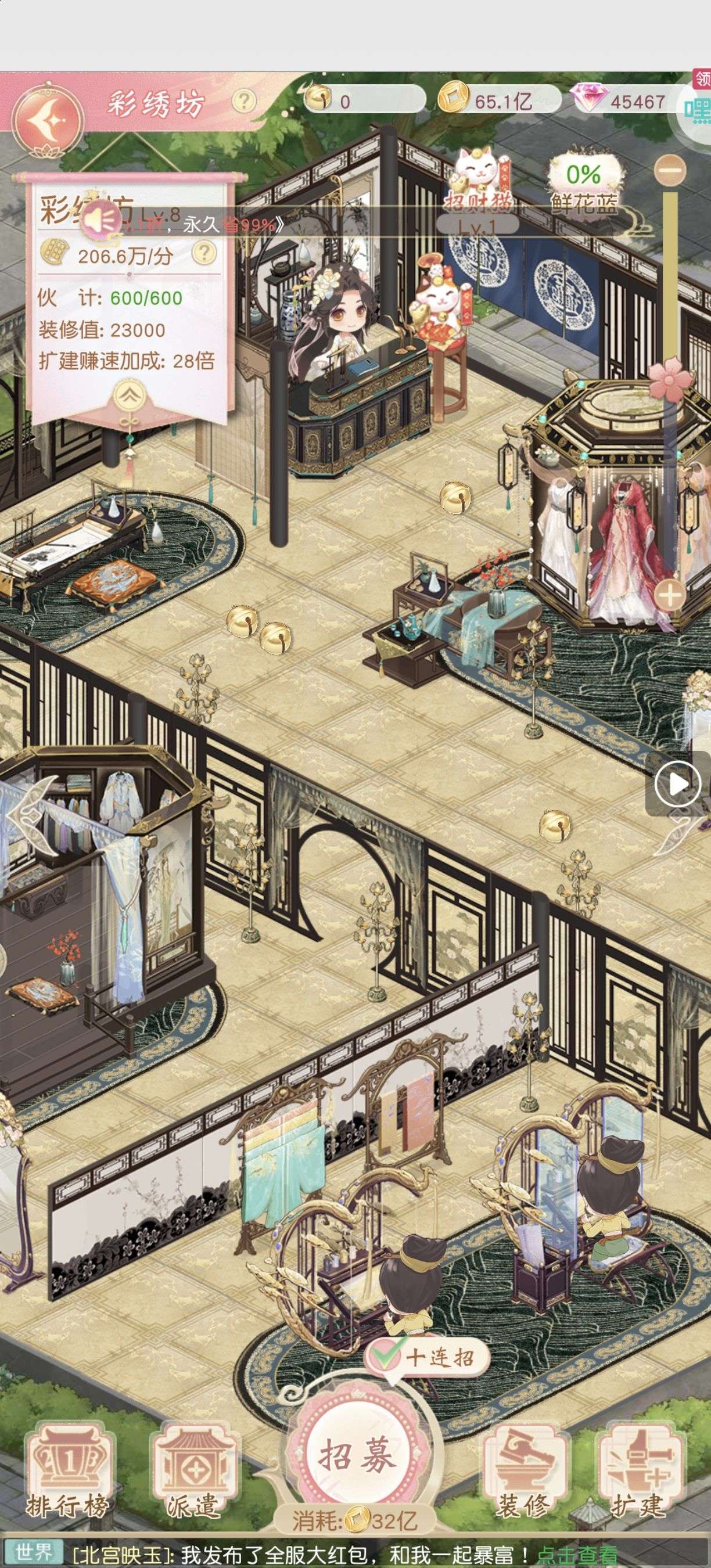Zoom in with the plus button
711x1568 pixels.
coord(669,595)
